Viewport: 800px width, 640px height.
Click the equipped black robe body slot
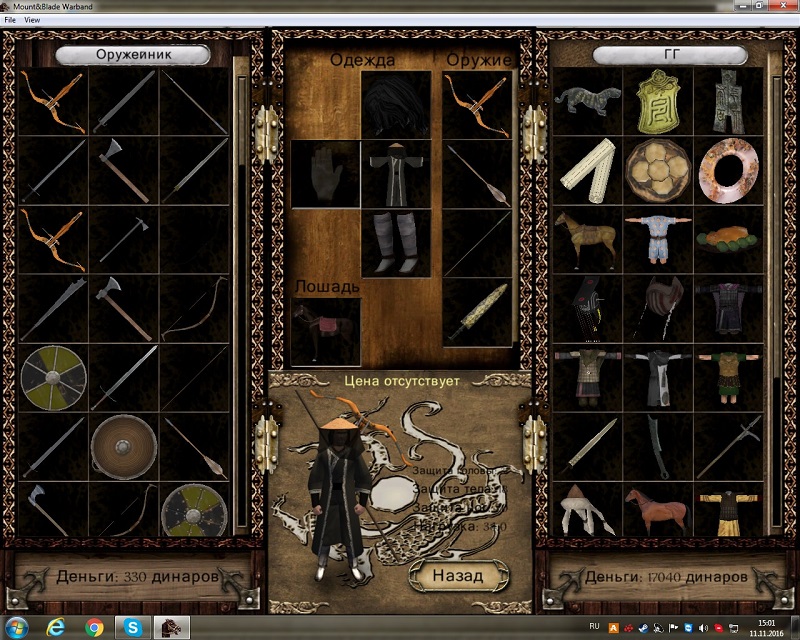coord(396,173)
